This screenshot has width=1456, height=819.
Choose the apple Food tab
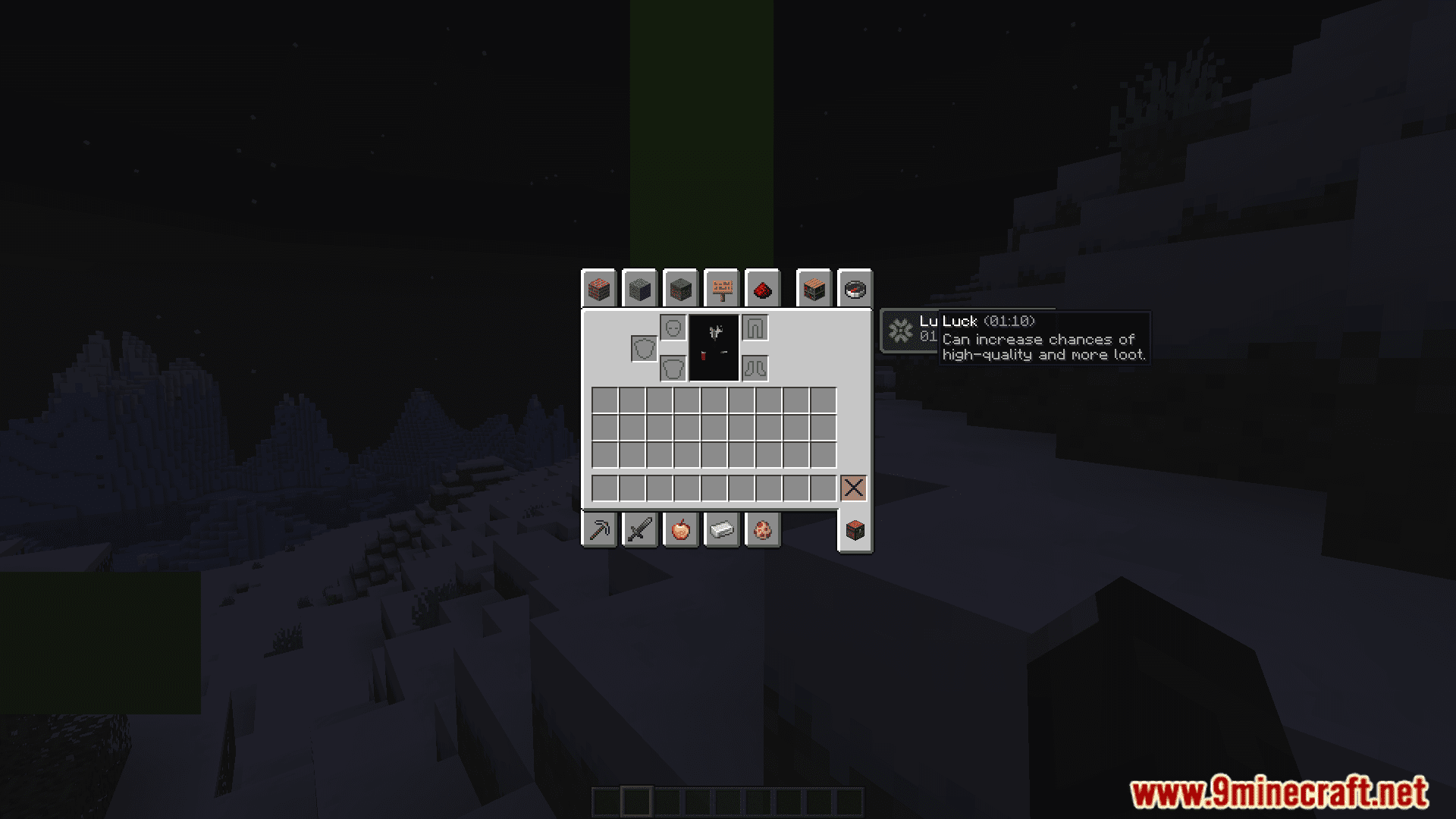(681, 529)
